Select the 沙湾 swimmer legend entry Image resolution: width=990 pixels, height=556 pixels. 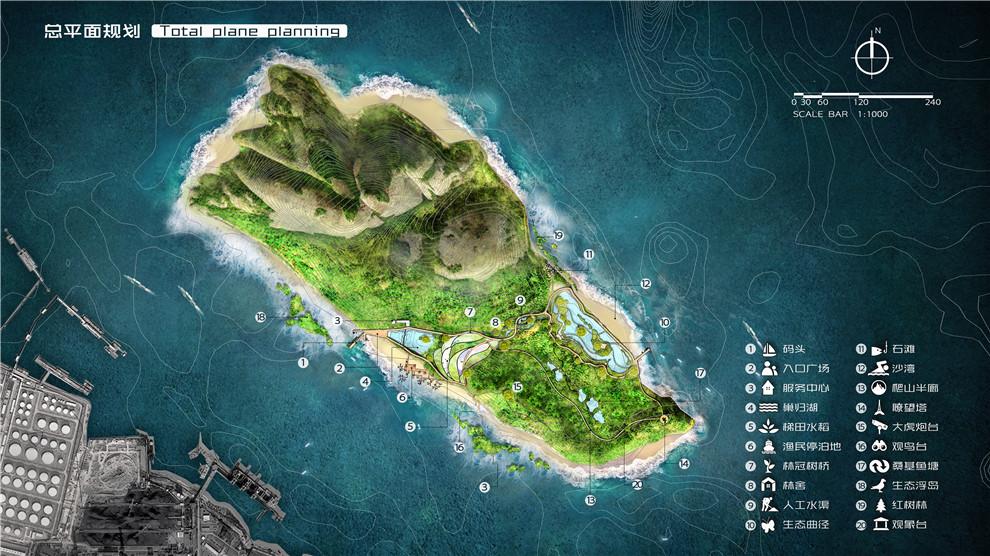[895, 368]
